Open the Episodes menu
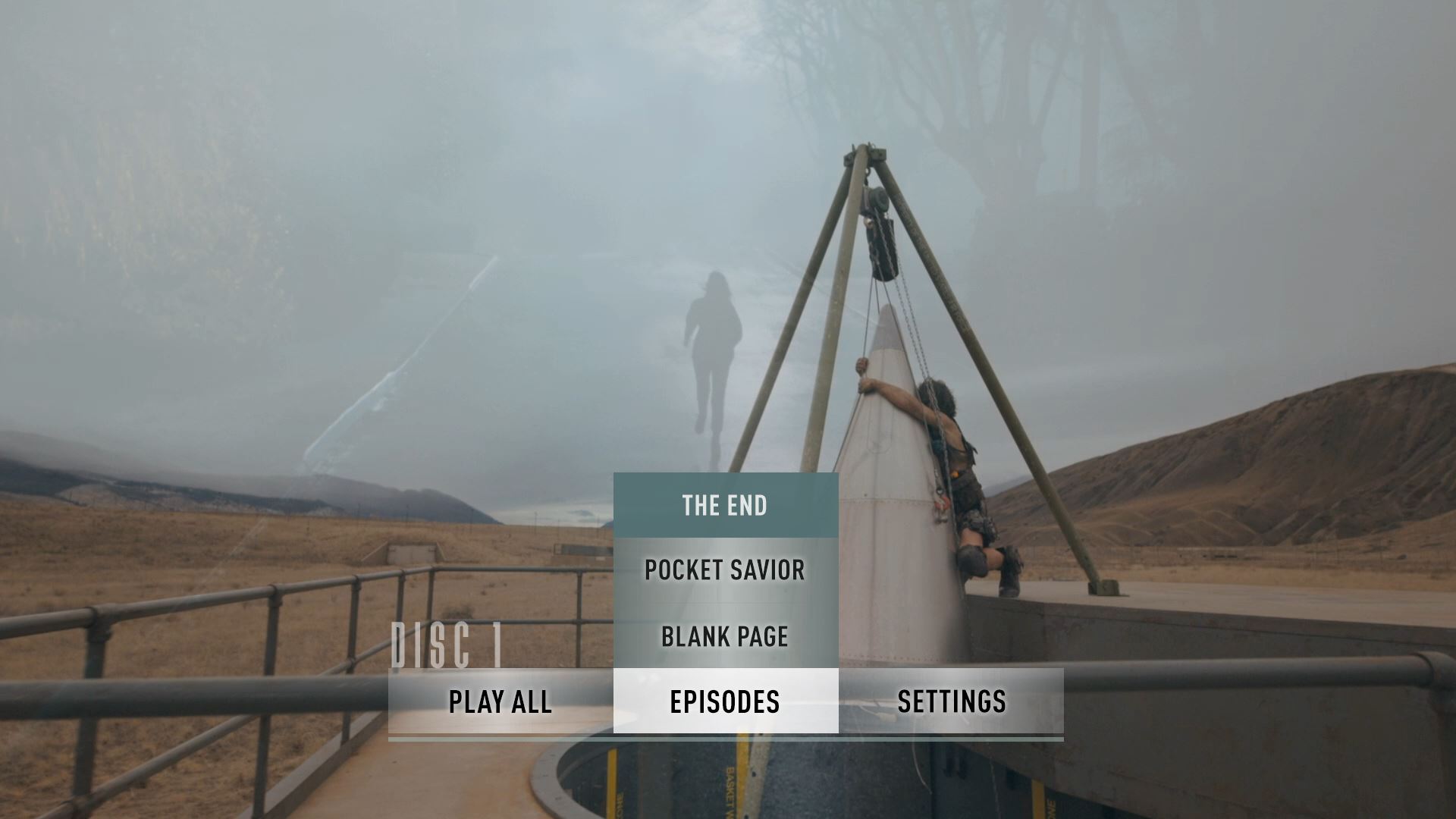 (725, 701)
